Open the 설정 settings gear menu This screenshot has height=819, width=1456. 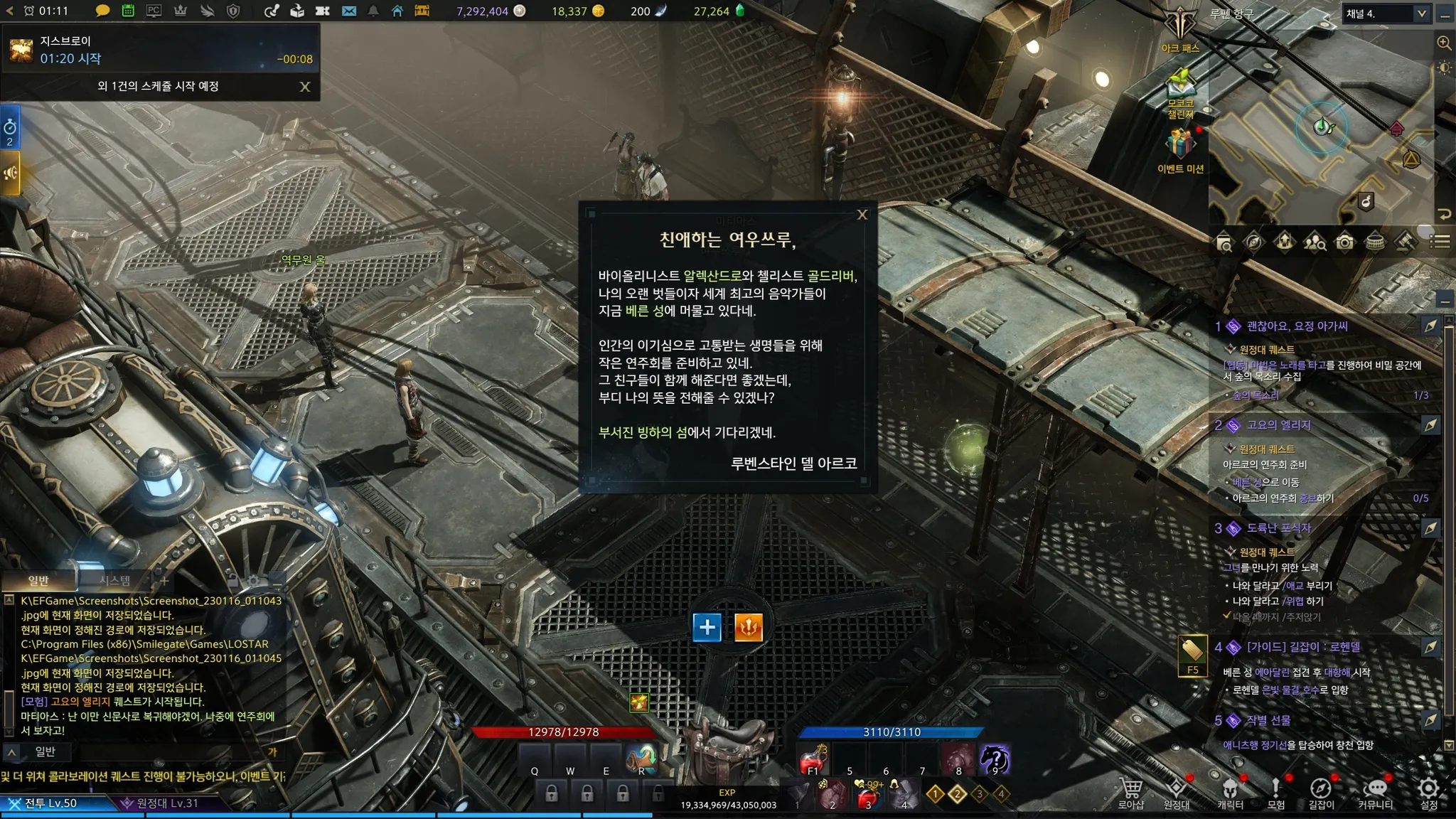pos(1428,793)
